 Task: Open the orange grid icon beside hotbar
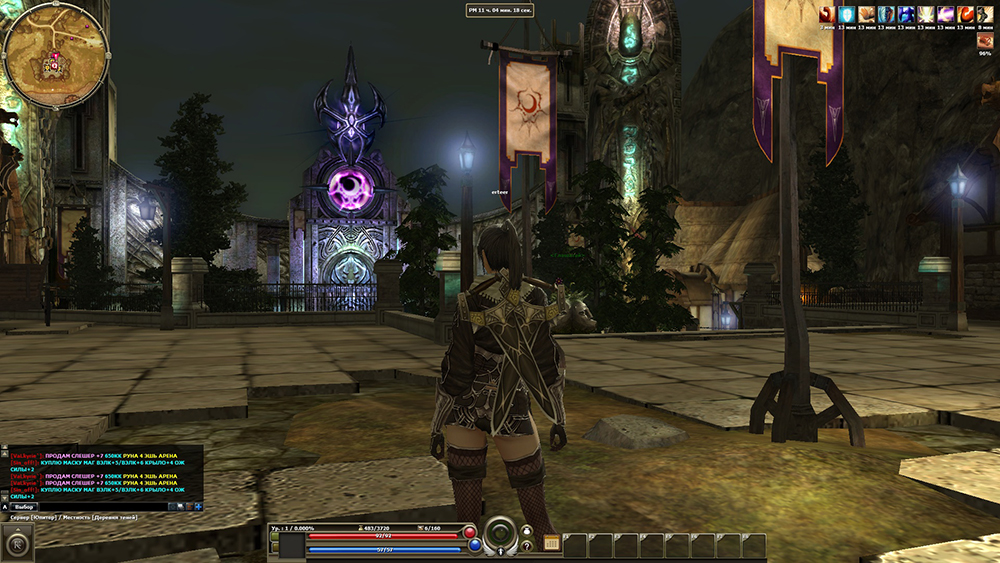click(x=551, y=543)
